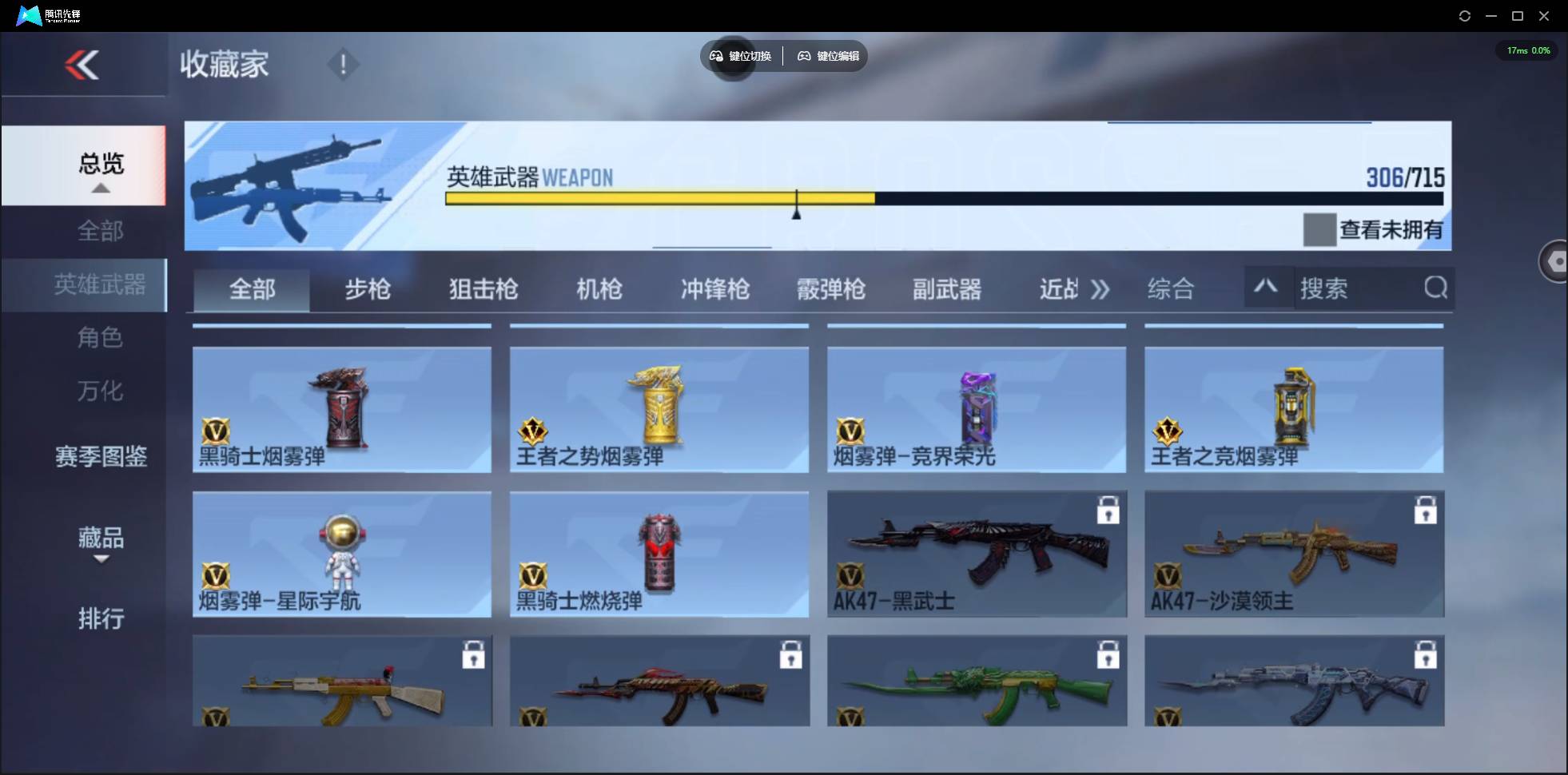Expand more weapon categories with the » chevron
The width and height of the screenshot is (1568, 775).
[1101, 289]
